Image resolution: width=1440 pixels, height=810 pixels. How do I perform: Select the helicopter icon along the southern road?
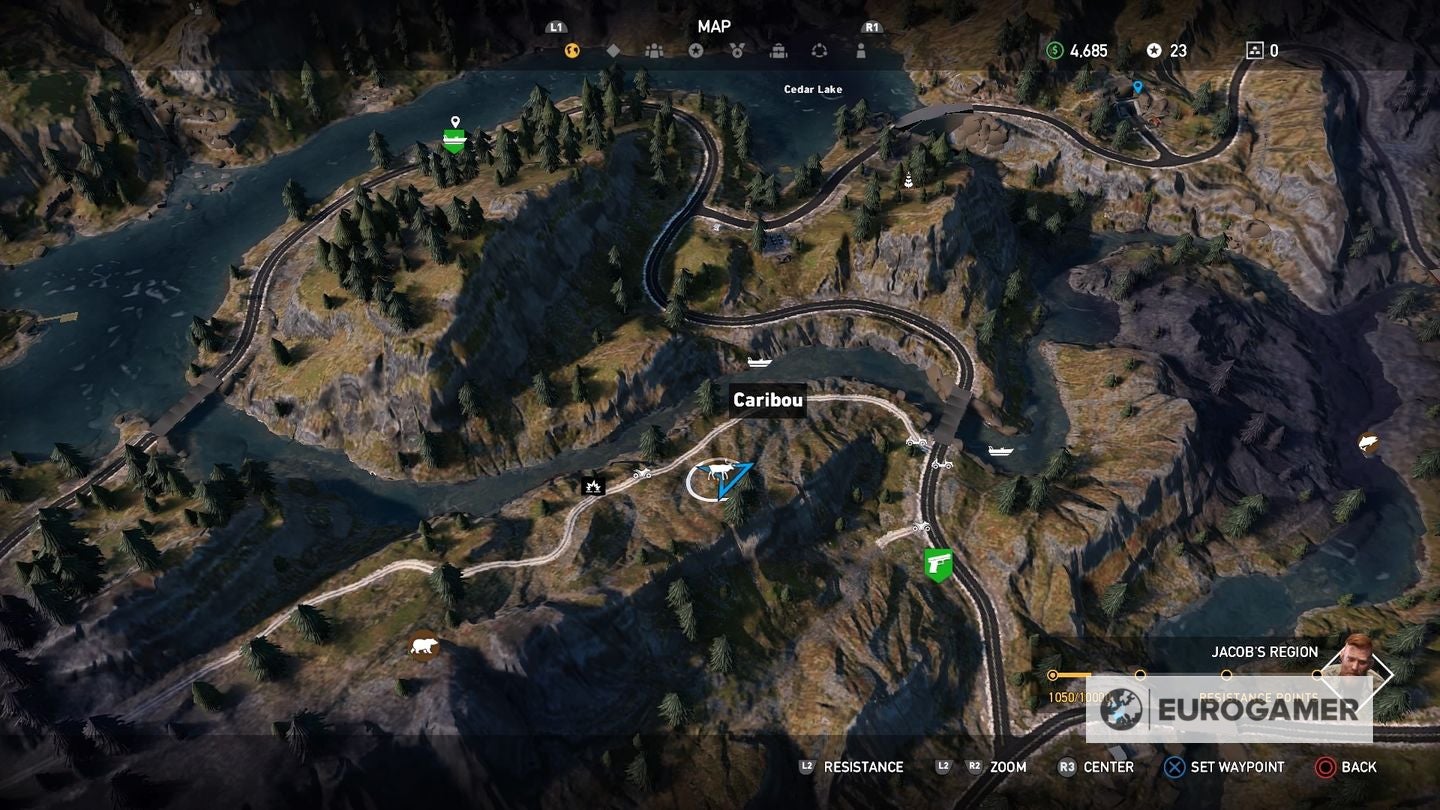(923, 528)
